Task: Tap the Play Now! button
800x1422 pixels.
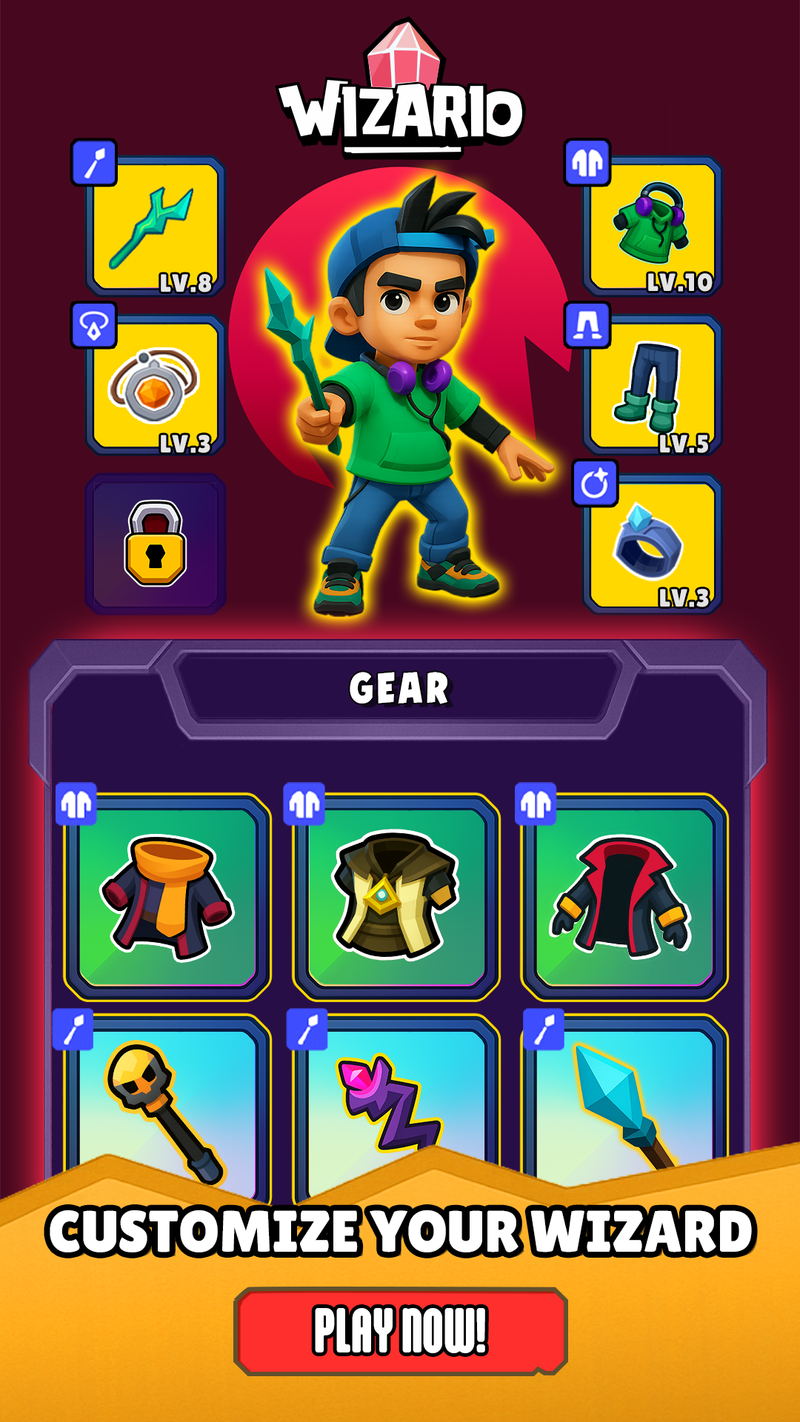Action: (400, 1330)
